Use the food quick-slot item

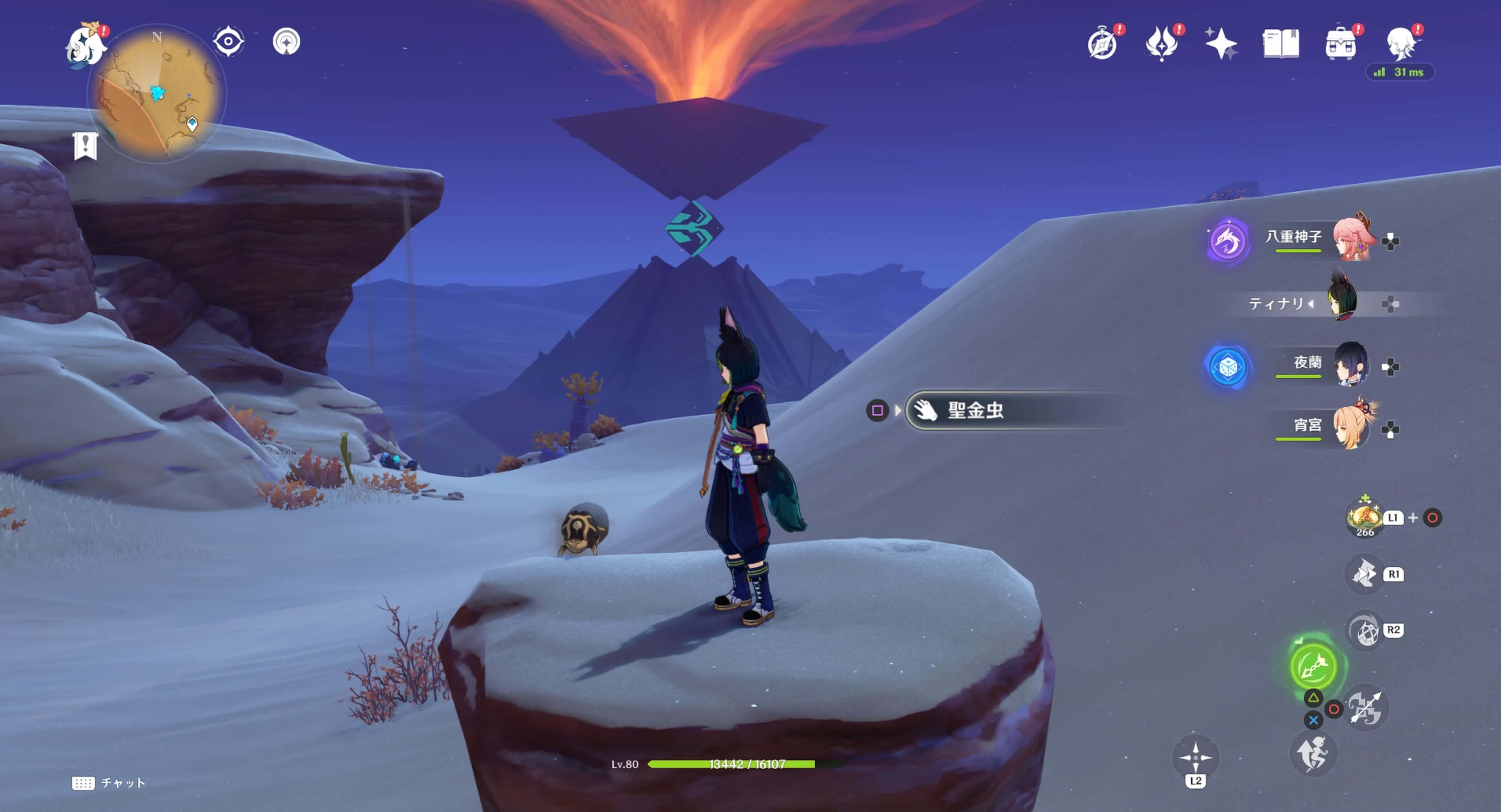click(x=1365, y=517)
